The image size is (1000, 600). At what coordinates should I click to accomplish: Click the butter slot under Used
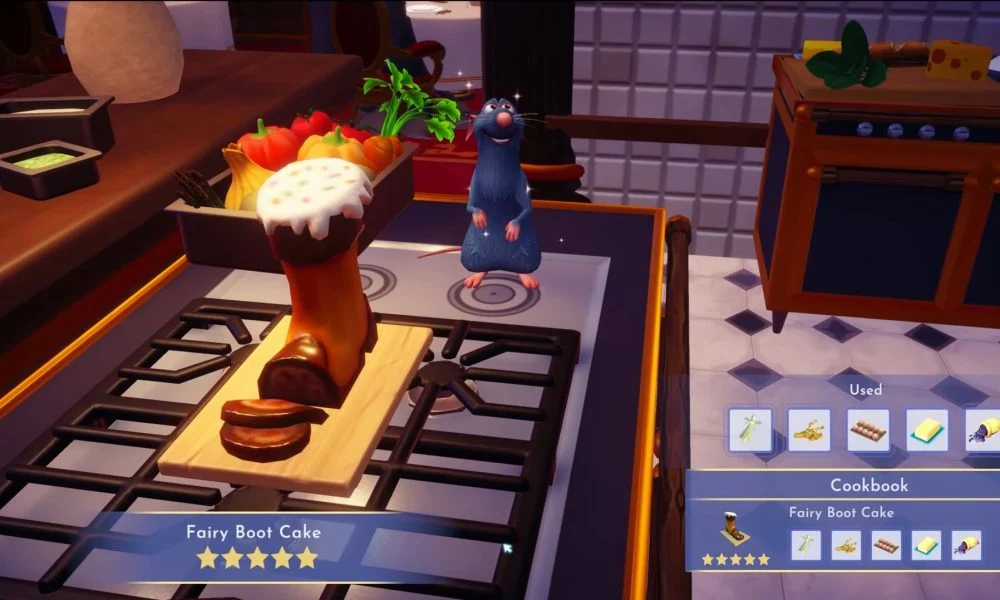click(x=927, y=430)
